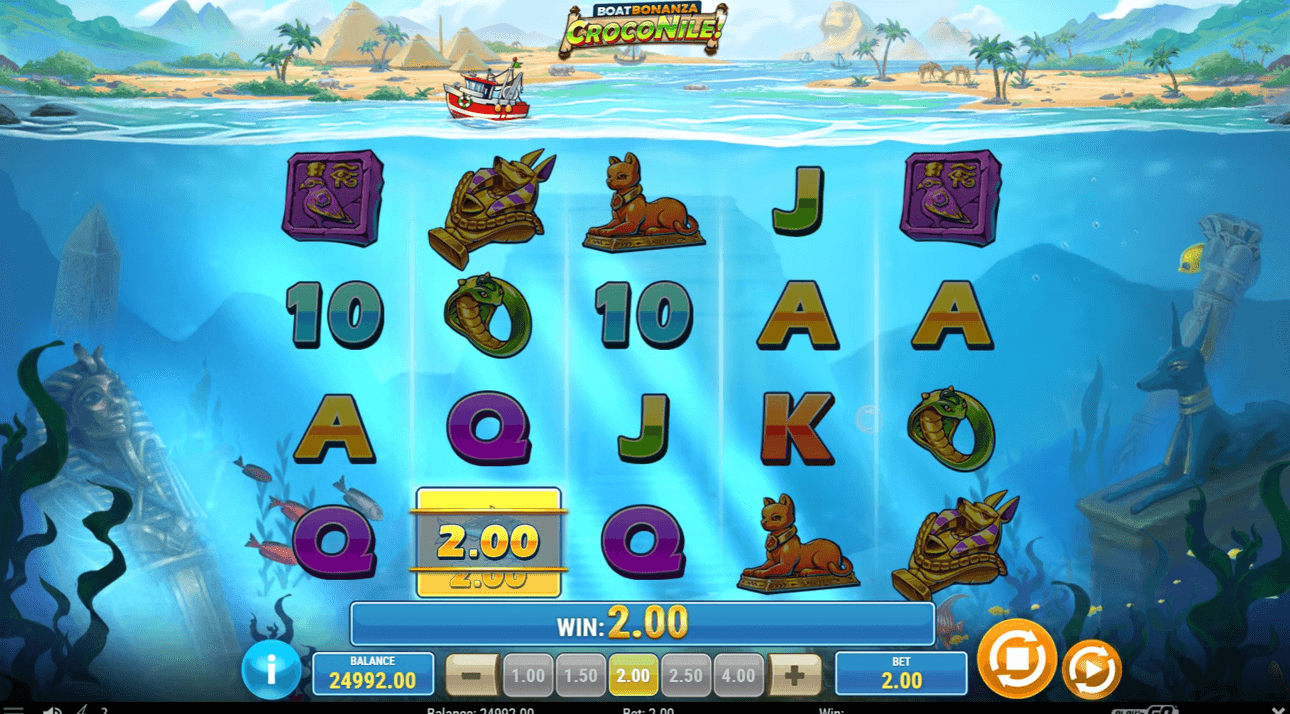Toggle the lightning bolt fast play icon
Screen dimensions: 1290x714
(82, 710)
